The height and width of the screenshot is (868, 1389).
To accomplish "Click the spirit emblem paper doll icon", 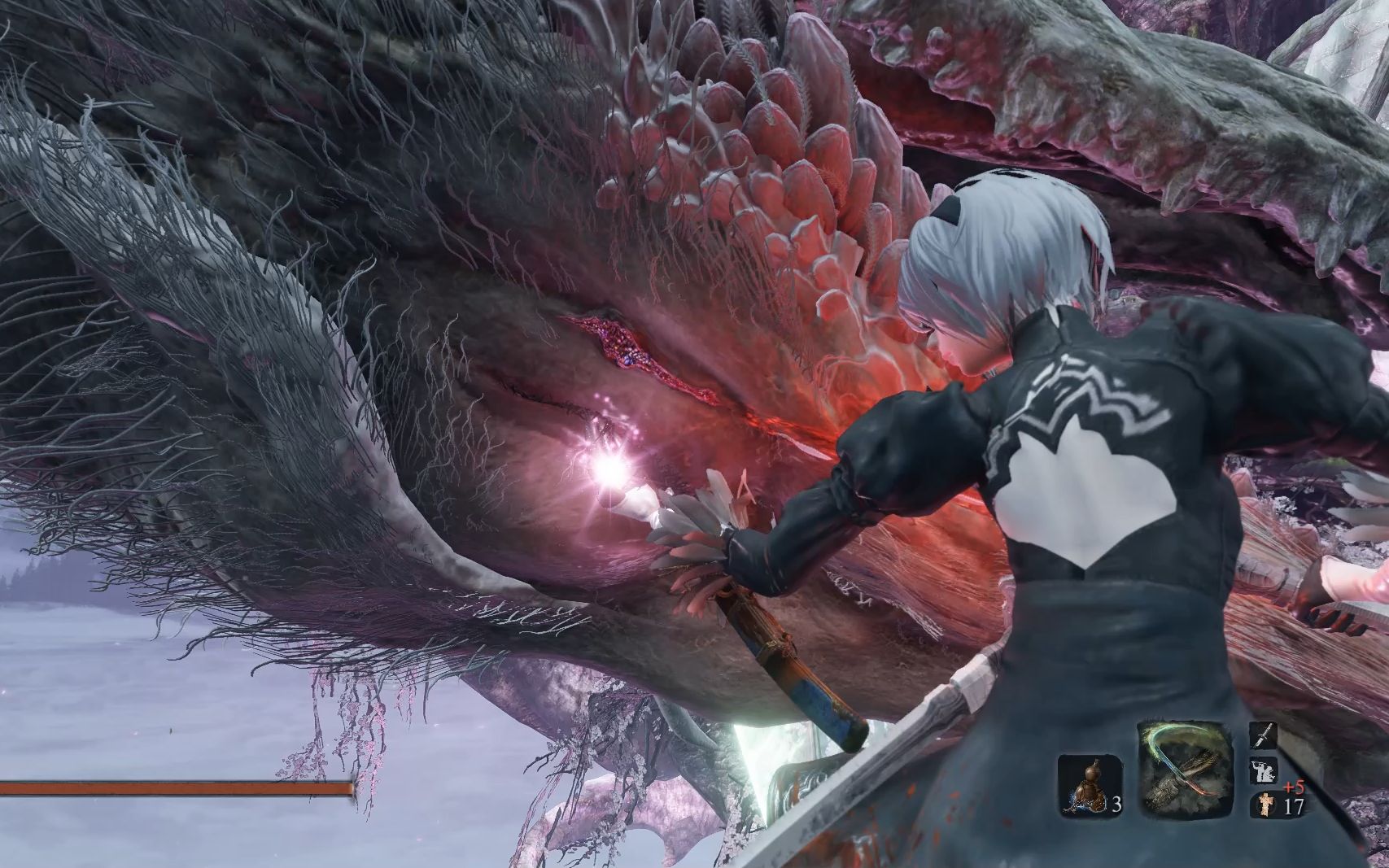I will [1264, 805].
